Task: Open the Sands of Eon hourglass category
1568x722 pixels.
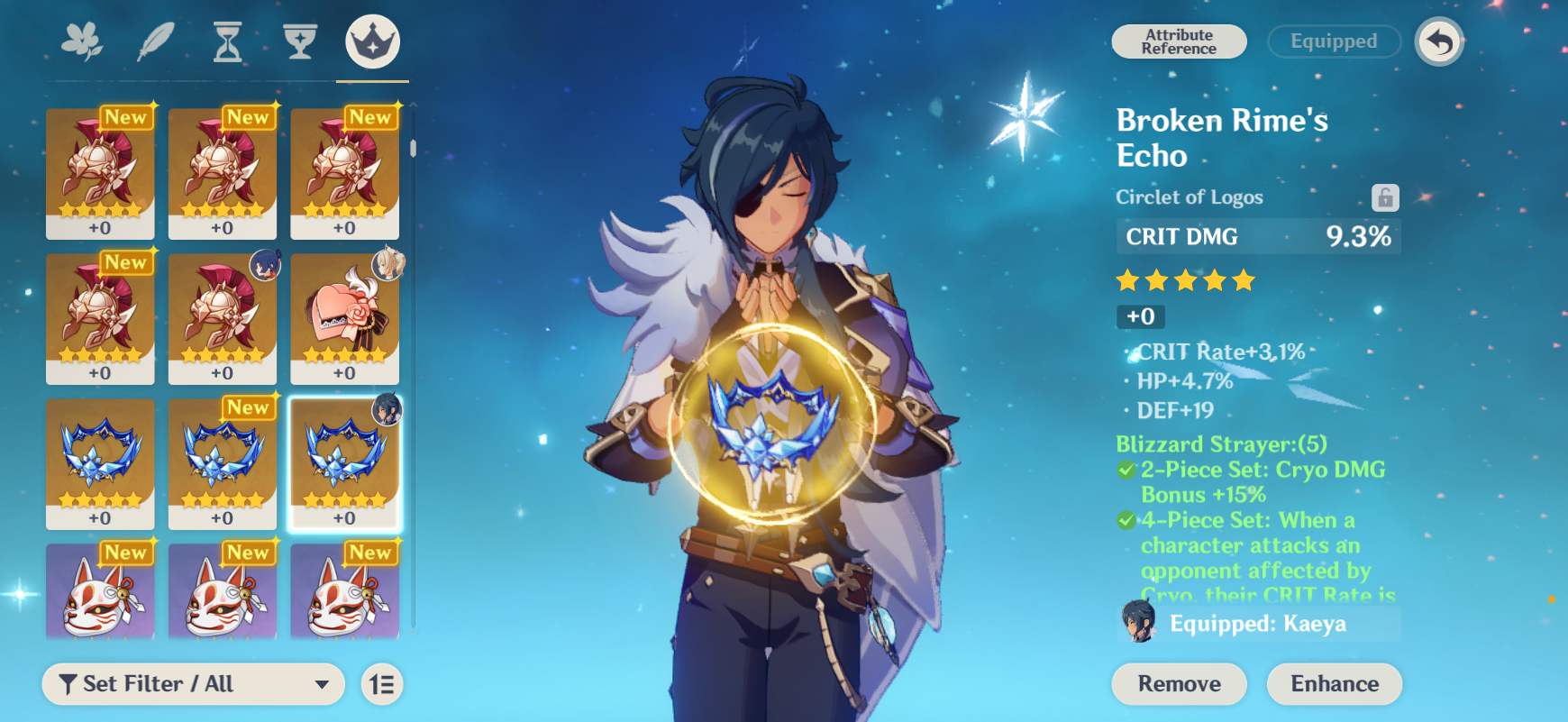Action: pos(229,41)
